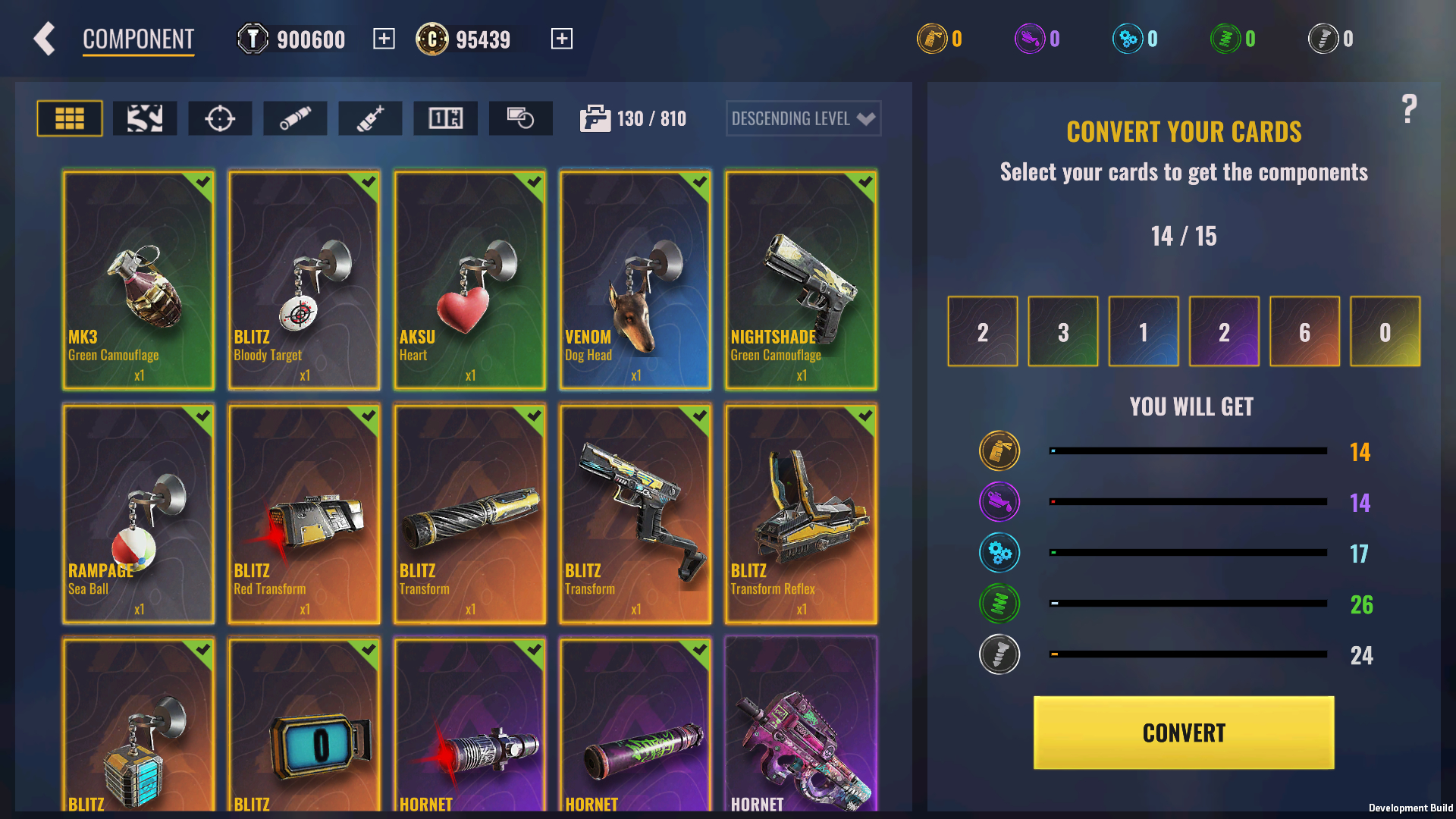Viewport: 1456px width, 819px height.
Task: Deselect the NIGHTSHADE Green Camouflage card
Action: (801, 280)
